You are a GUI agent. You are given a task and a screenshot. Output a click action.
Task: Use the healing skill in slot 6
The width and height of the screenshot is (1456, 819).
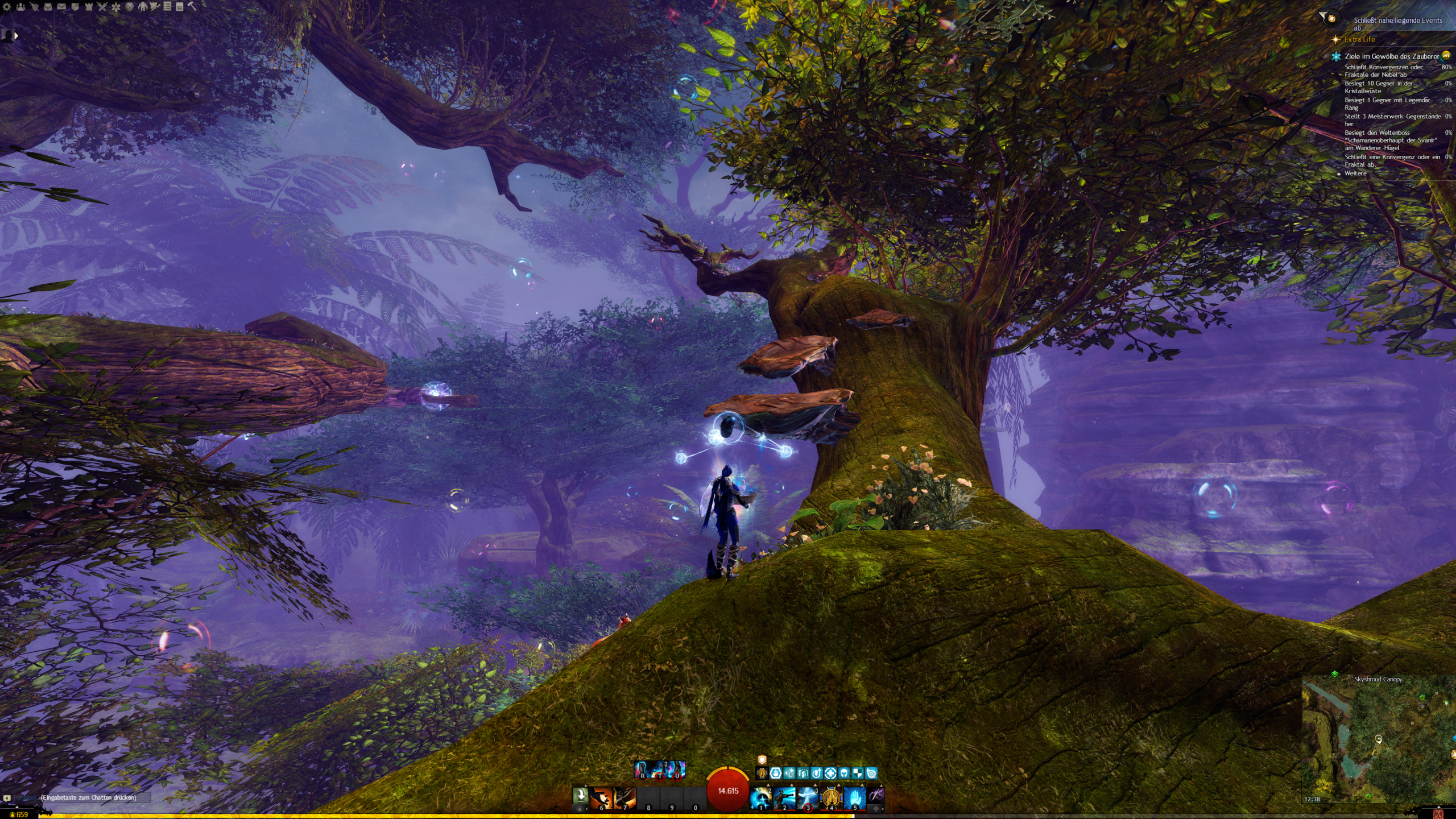pyautogui.click(x=601, y=798)
